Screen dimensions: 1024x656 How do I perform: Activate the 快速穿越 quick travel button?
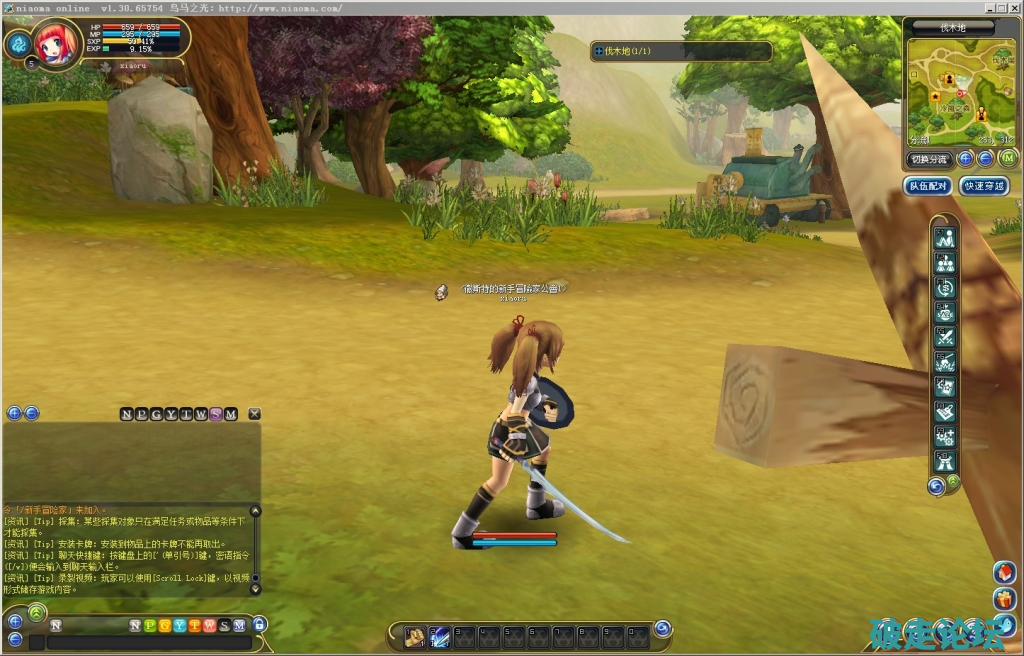click(983, 186)
